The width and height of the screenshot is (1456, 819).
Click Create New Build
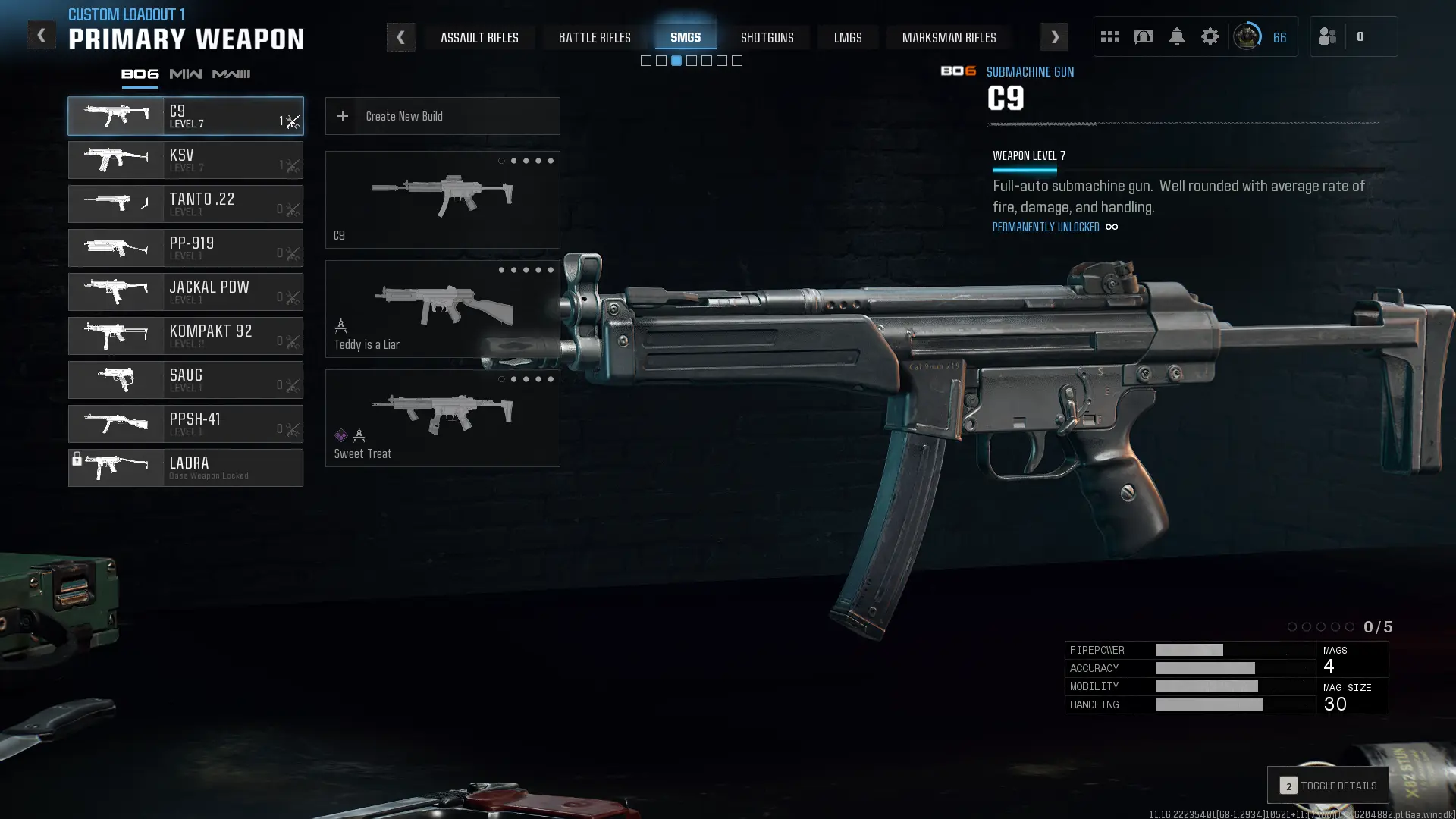tap(442, 116)
